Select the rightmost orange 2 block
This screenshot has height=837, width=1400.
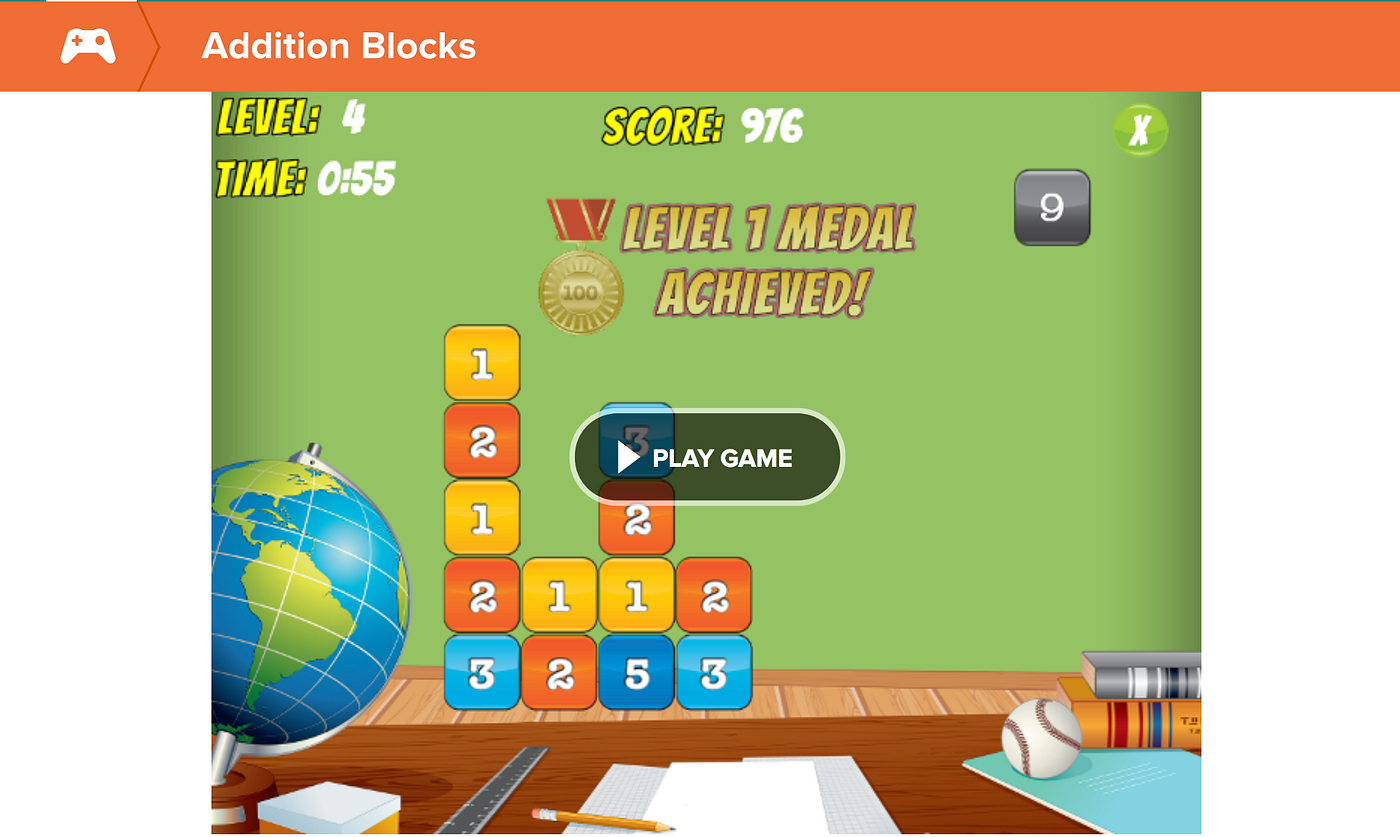click(x=713, y=597)
